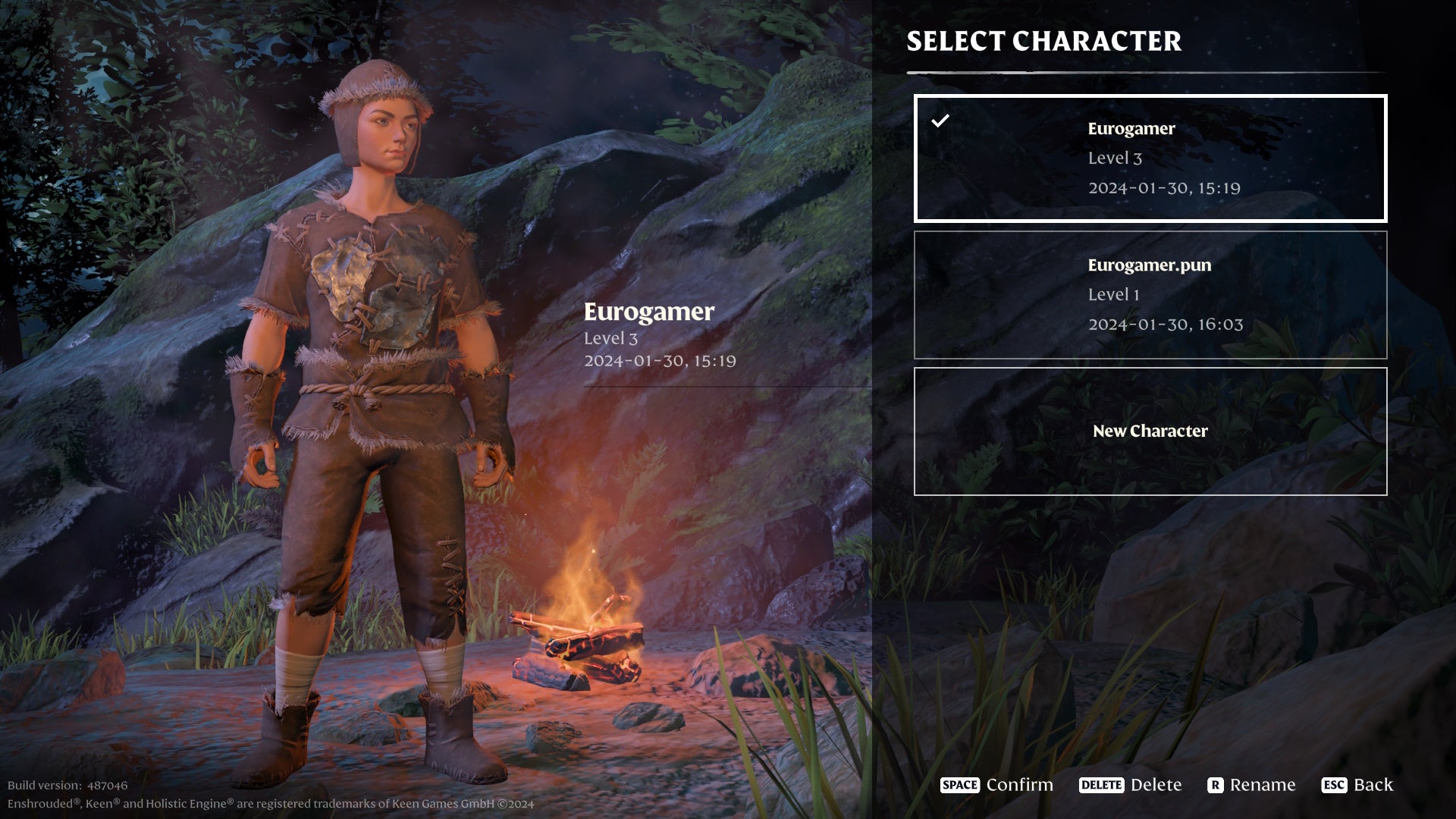Rename the selected character
This screenshot has width=1456, height=819.
[1263, 785]
